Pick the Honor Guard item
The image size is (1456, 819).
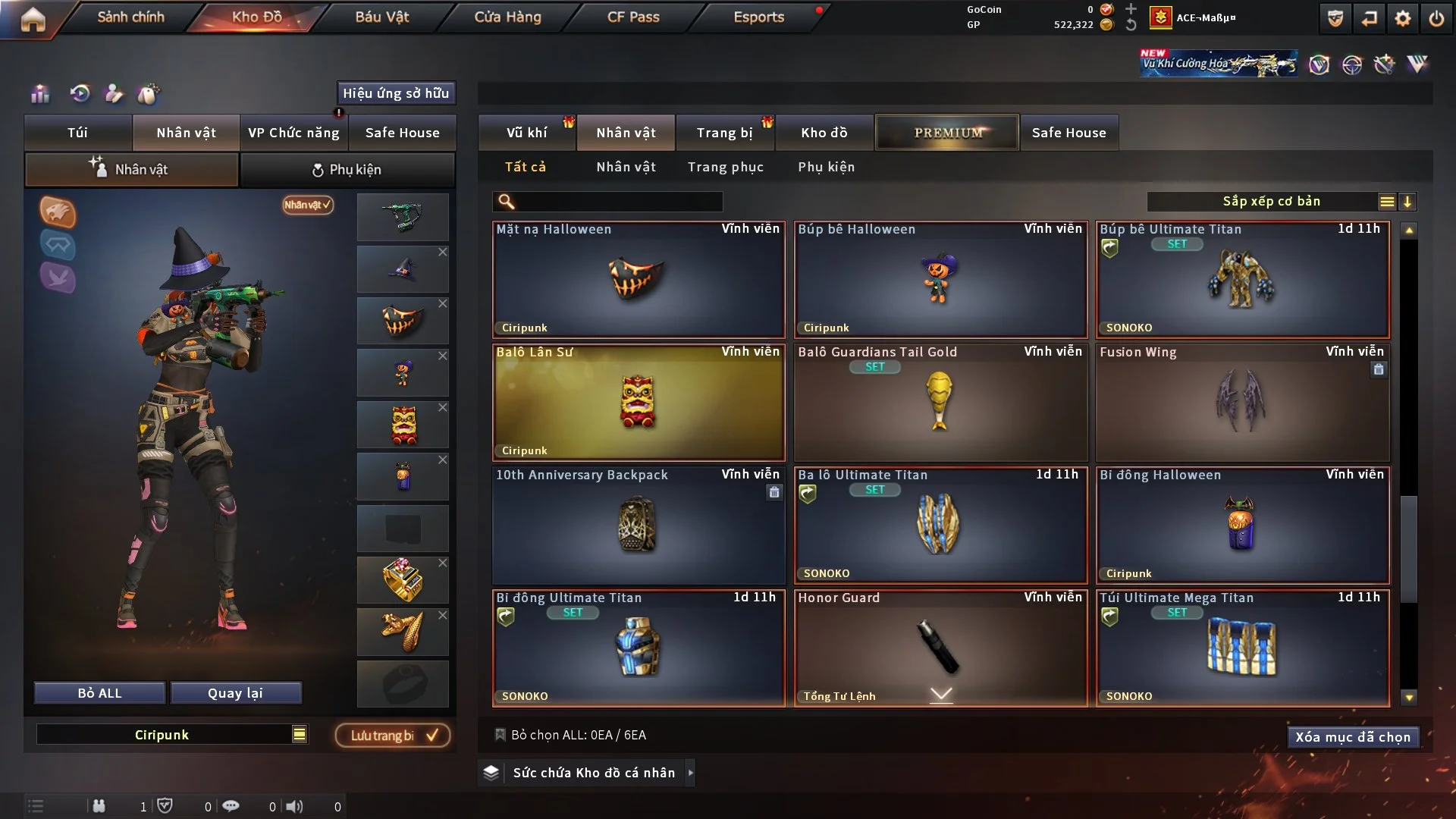pos(940,648)
